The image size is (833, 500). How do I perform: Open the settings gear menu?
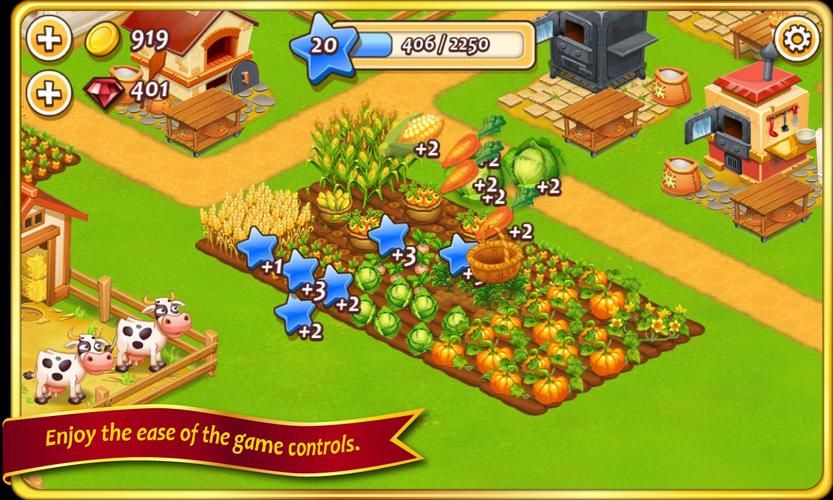[796, 40]
